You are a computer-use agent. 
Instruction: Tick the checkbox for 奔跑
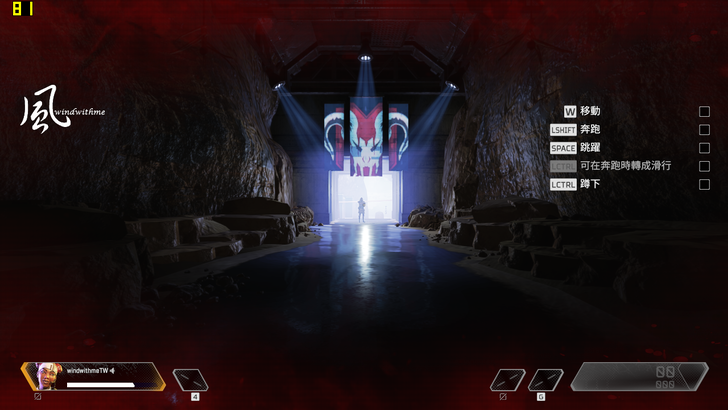pyautogui.click(x=704, y=130)
